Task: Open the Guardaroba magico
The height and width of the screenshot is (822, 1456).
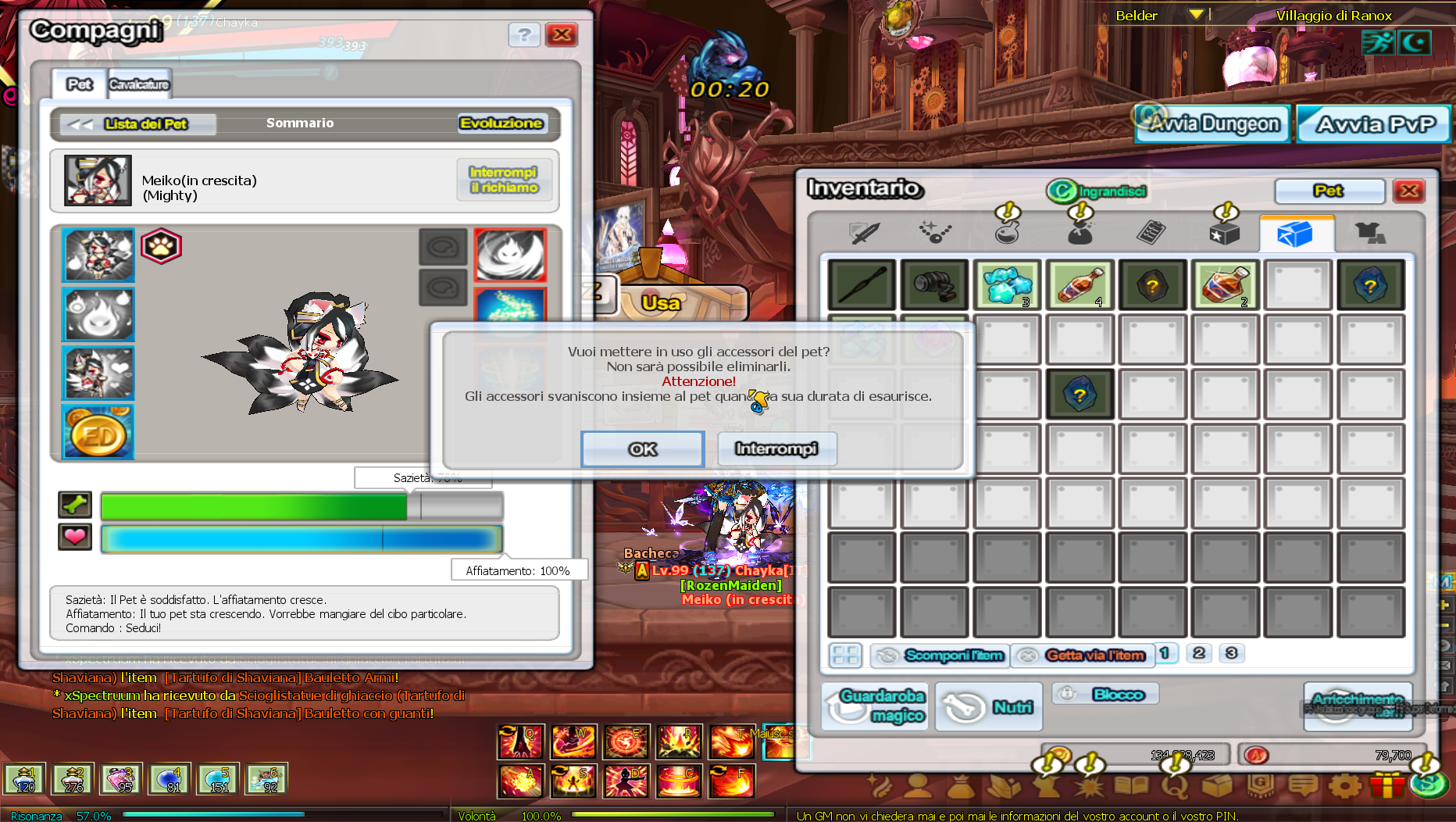Action: (876, 706)
